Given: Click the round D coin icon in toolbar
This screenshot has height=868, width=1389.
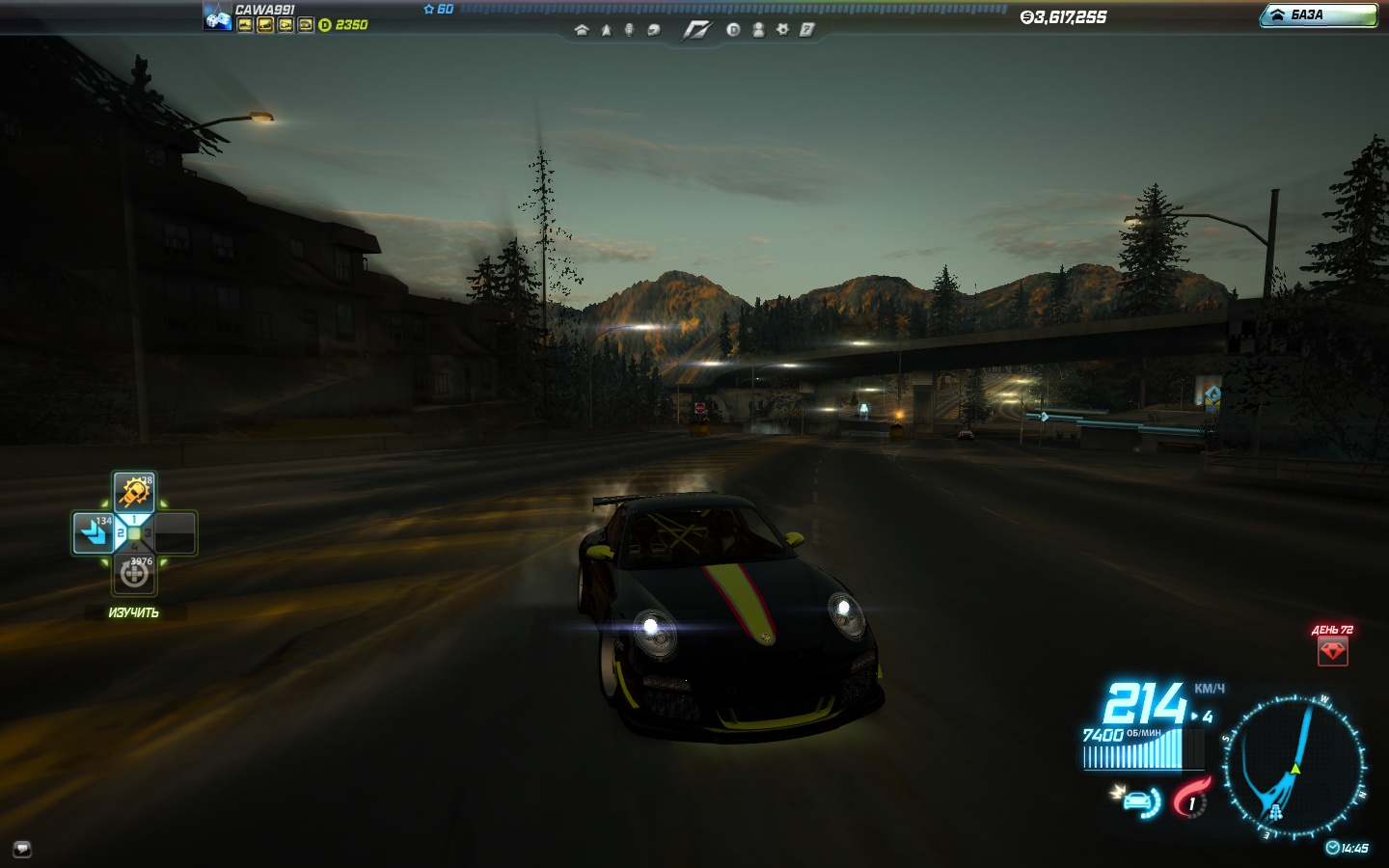Looking at the screenshot, I should tap(733, 30).
